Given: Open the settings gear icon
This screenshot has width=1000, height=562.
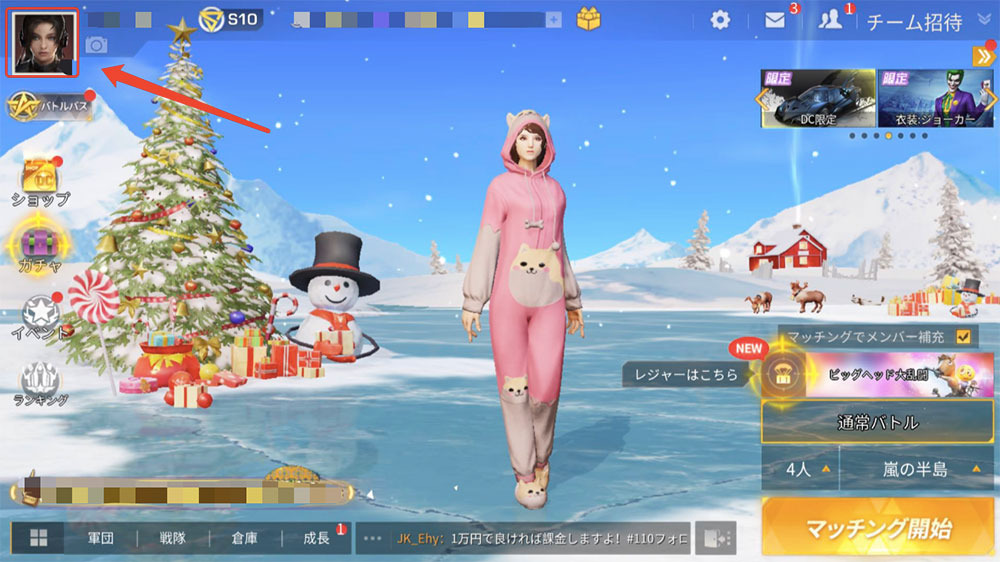Looking at the screenshot, I should pos(720,20).
